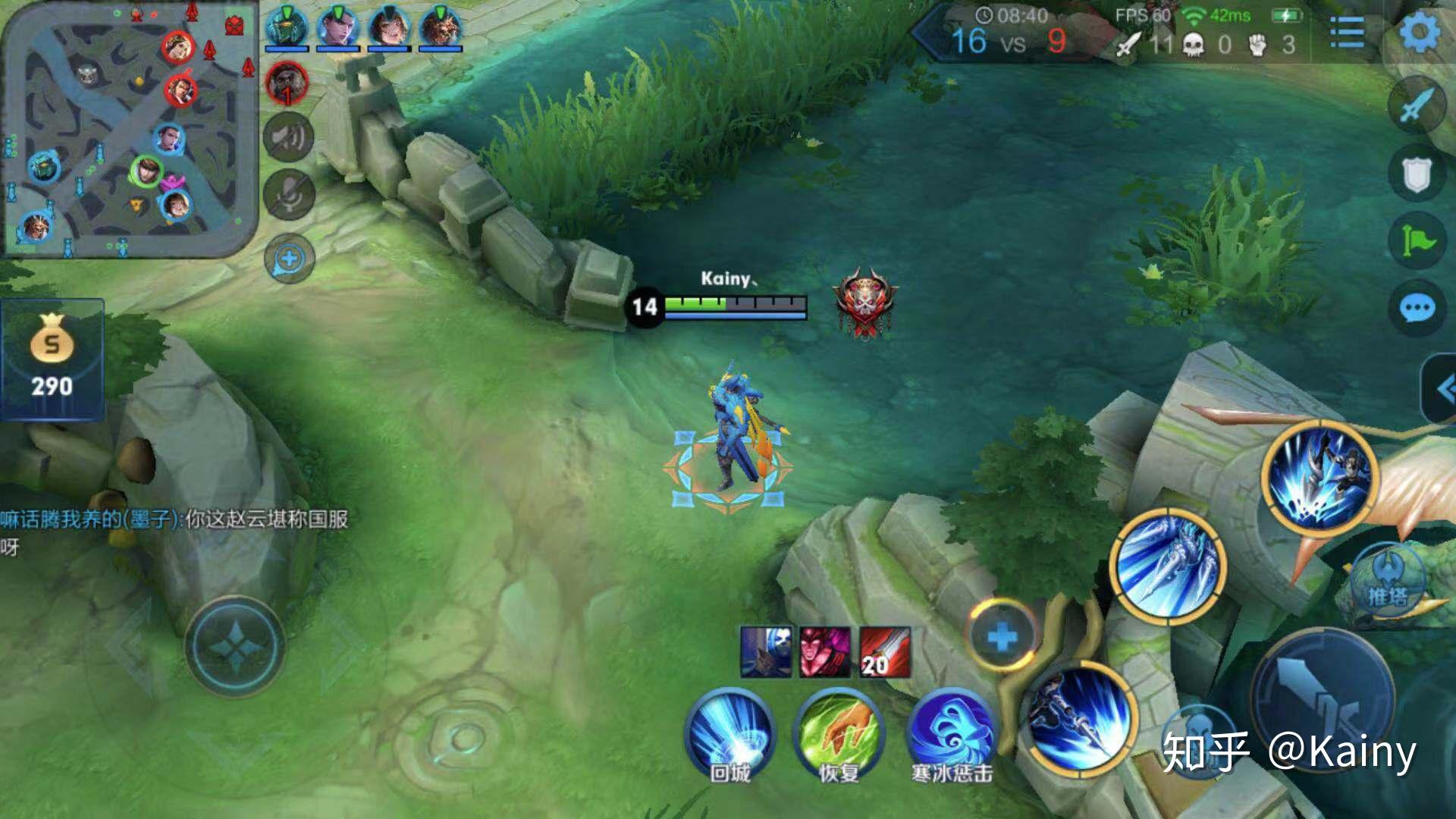Open the minimap
The height and width of the screenshot is (819, 1456).
[129, 129]
